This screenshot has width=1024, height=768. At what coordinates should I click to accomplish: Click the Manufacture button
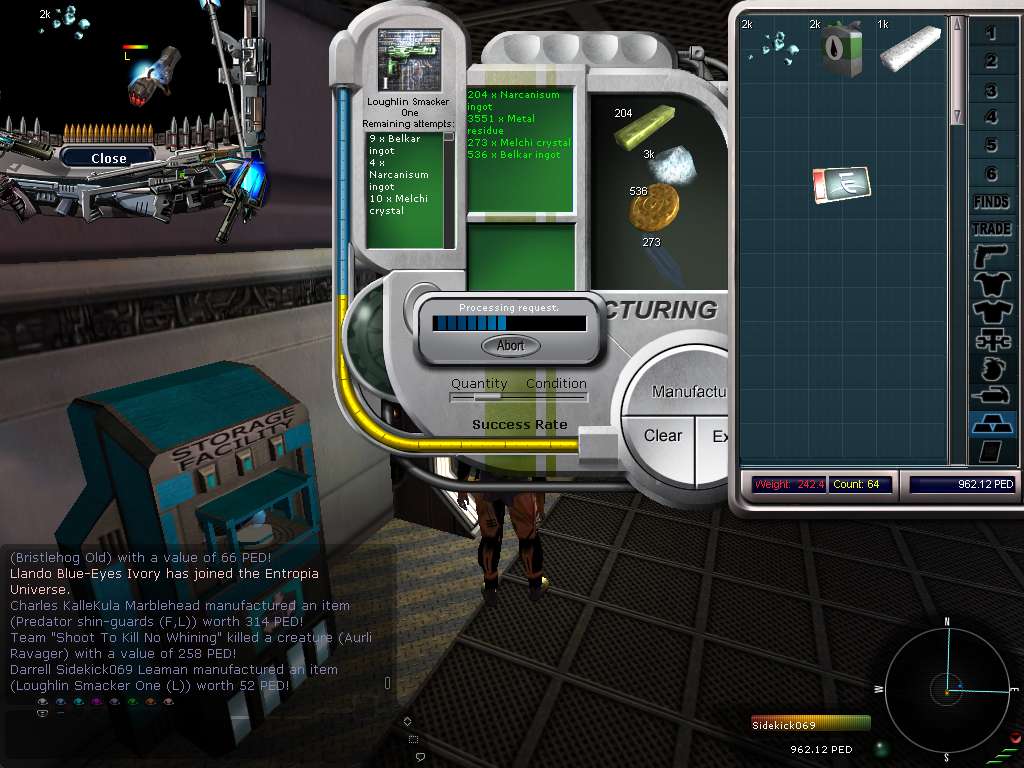(690, 391)
